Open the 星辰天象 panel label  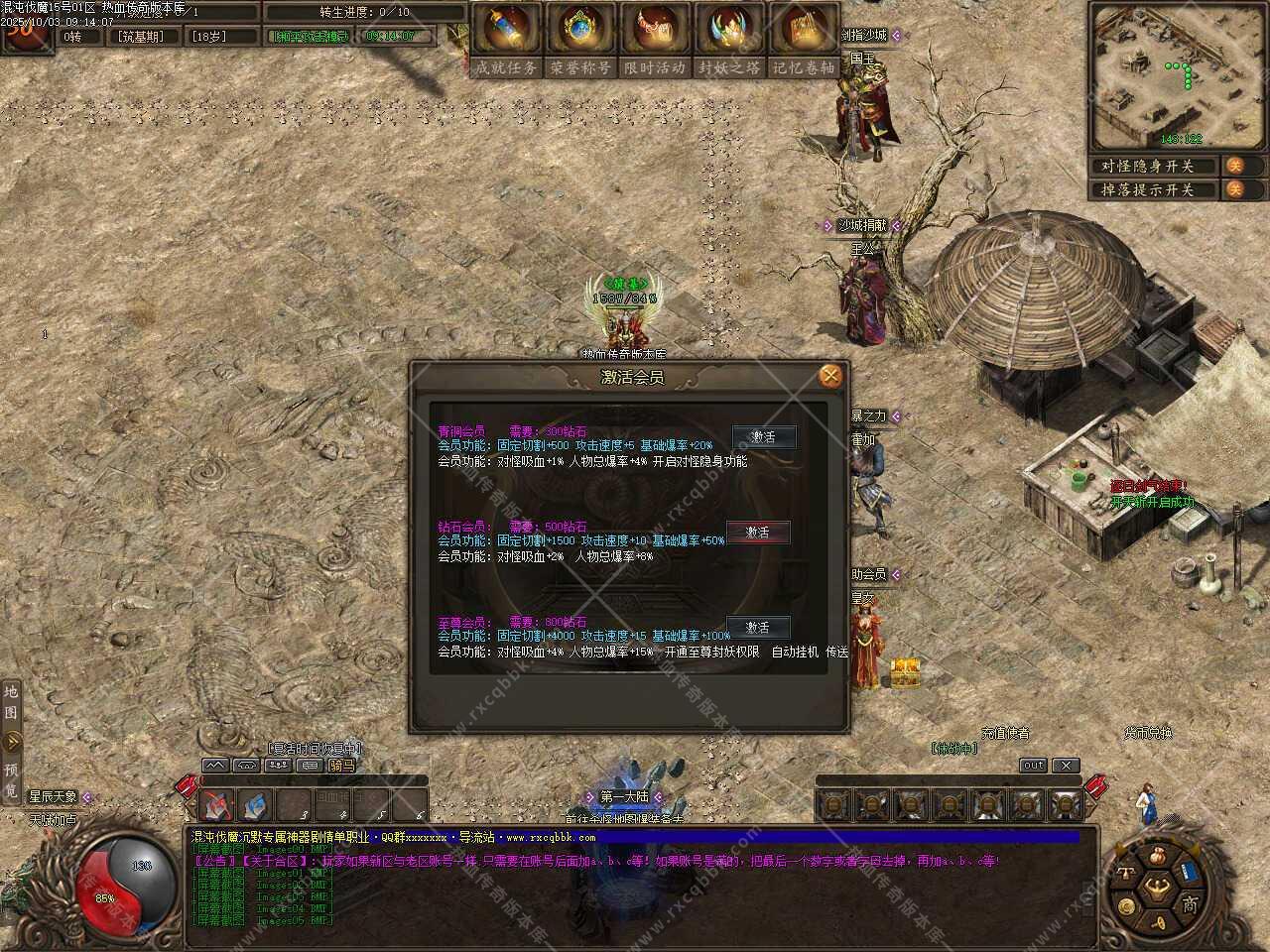pos(54,796)
